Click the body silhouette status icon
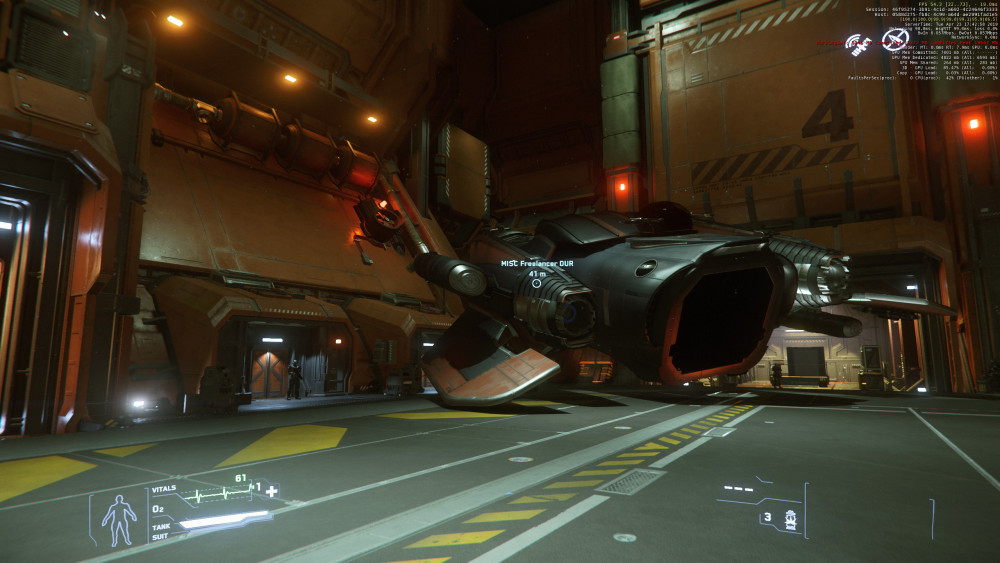 pyautogui.click(x=119, y=519)
